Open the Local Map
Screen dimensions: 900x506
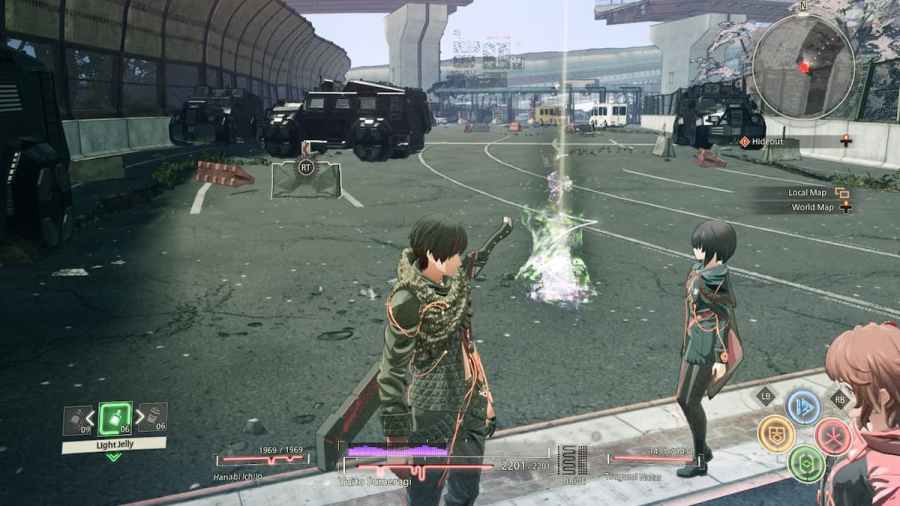pyautogui.click(x=810, y=192)
